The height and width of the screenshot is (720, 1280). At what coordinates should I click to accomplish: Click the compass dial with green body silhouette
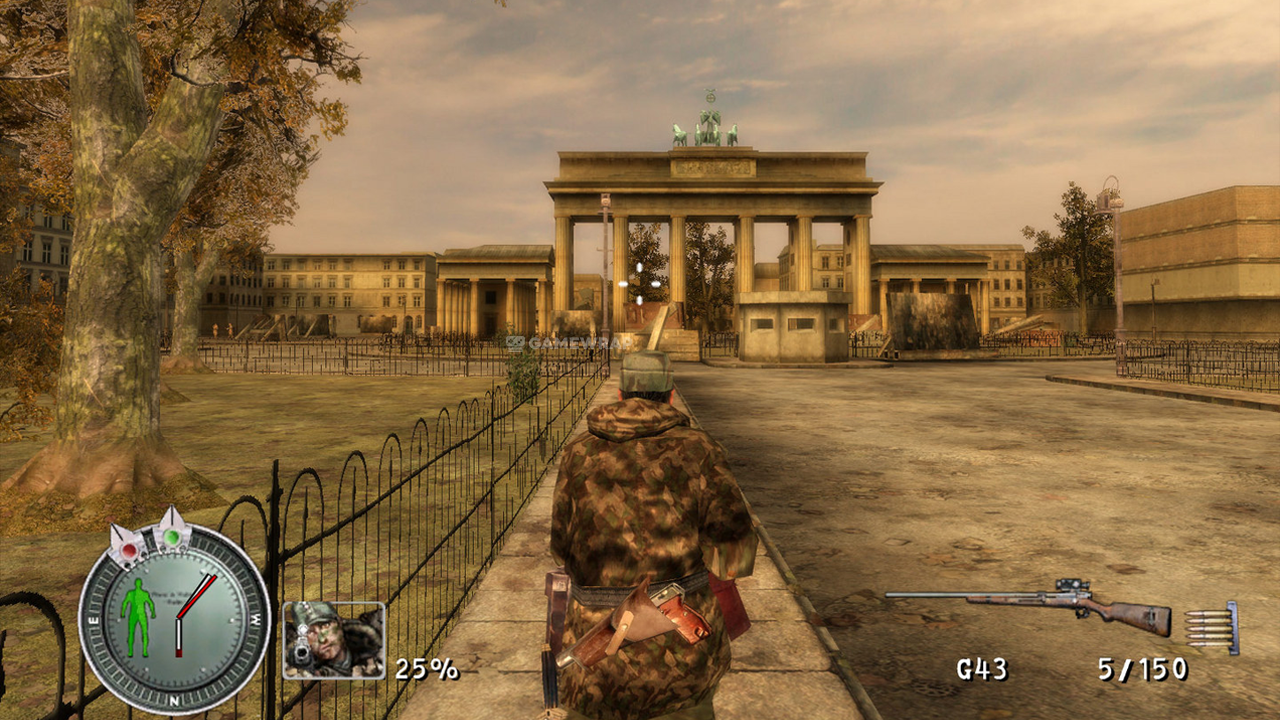pos(175,618)
